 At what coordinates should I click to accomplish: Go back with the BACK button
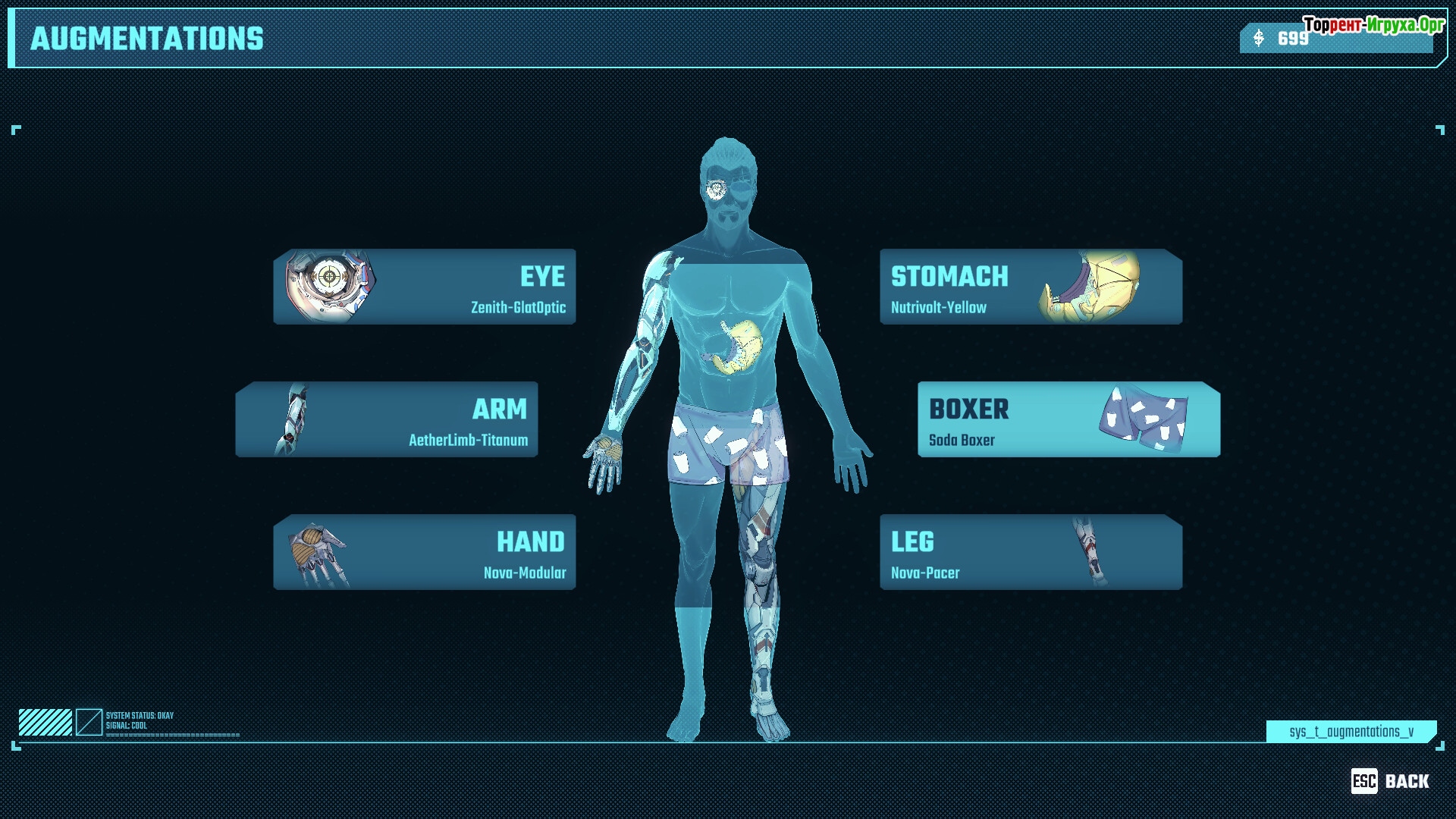click(x=1390, y=781)
